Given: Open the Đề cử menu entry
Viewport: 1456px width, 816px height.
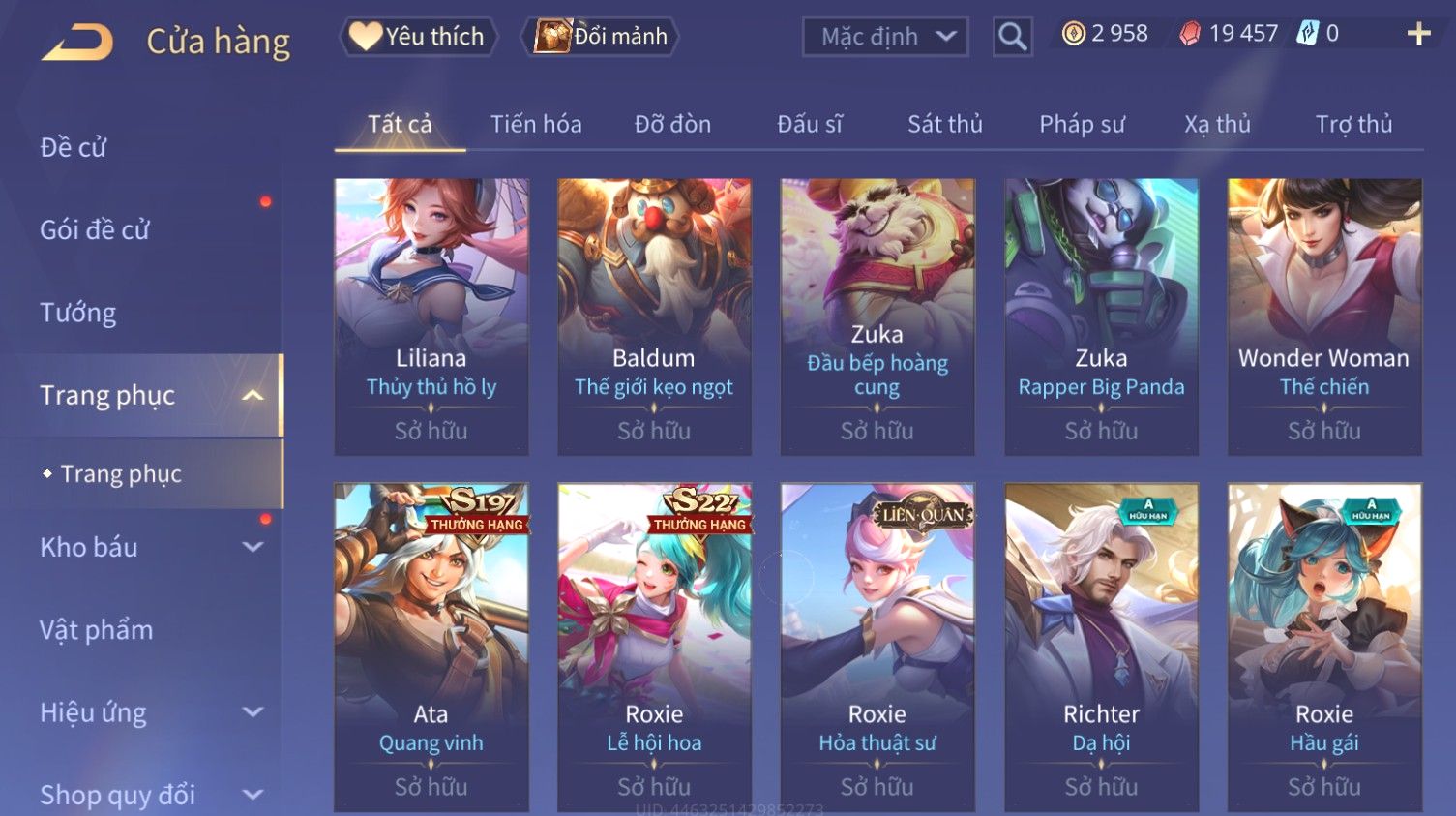Looking at the screenshot, I should tap(74, 147).
